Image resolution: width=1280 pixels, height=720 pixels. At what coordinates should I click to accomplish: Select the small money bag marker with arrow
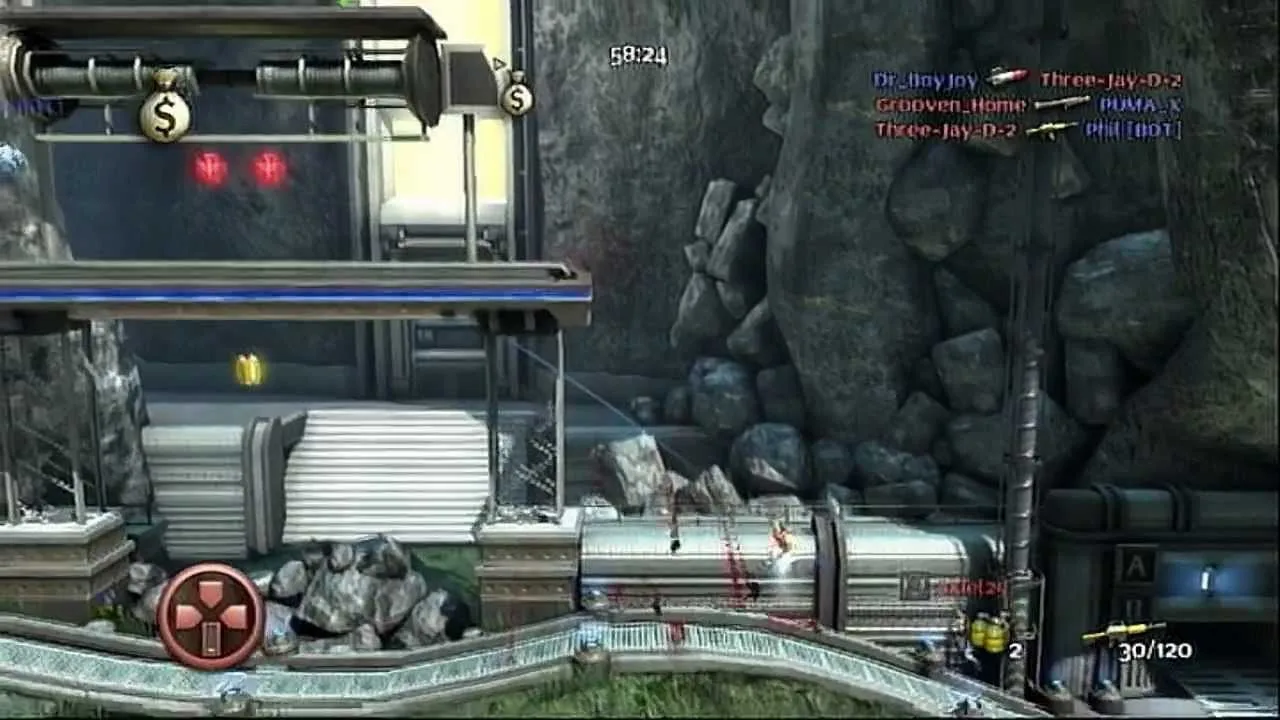click(x=516, y=94)
